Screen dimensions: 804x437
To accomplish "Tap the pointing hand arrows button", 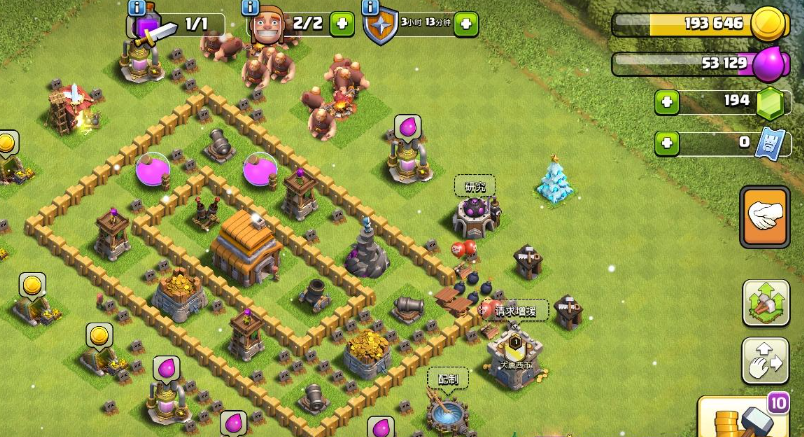I will coord(765,360).
